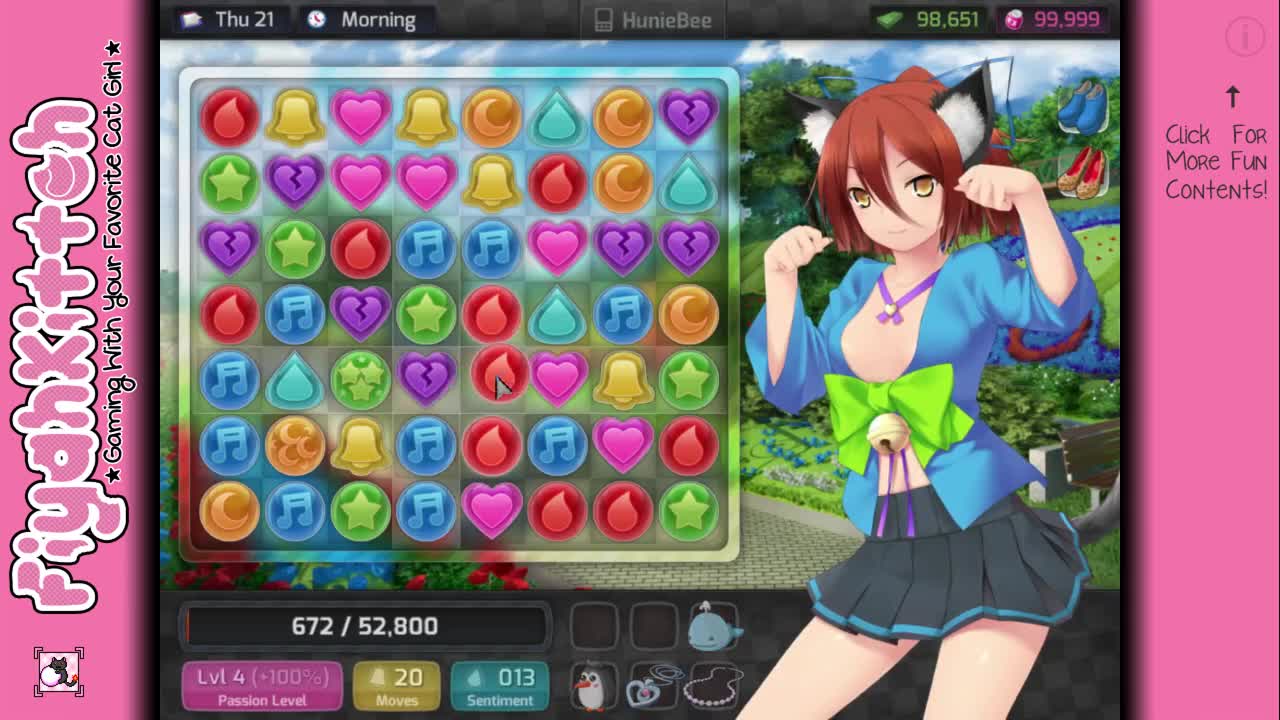Use the blue whale date gift
Viewport: 1280px width, 720px height.
[712, 625]
